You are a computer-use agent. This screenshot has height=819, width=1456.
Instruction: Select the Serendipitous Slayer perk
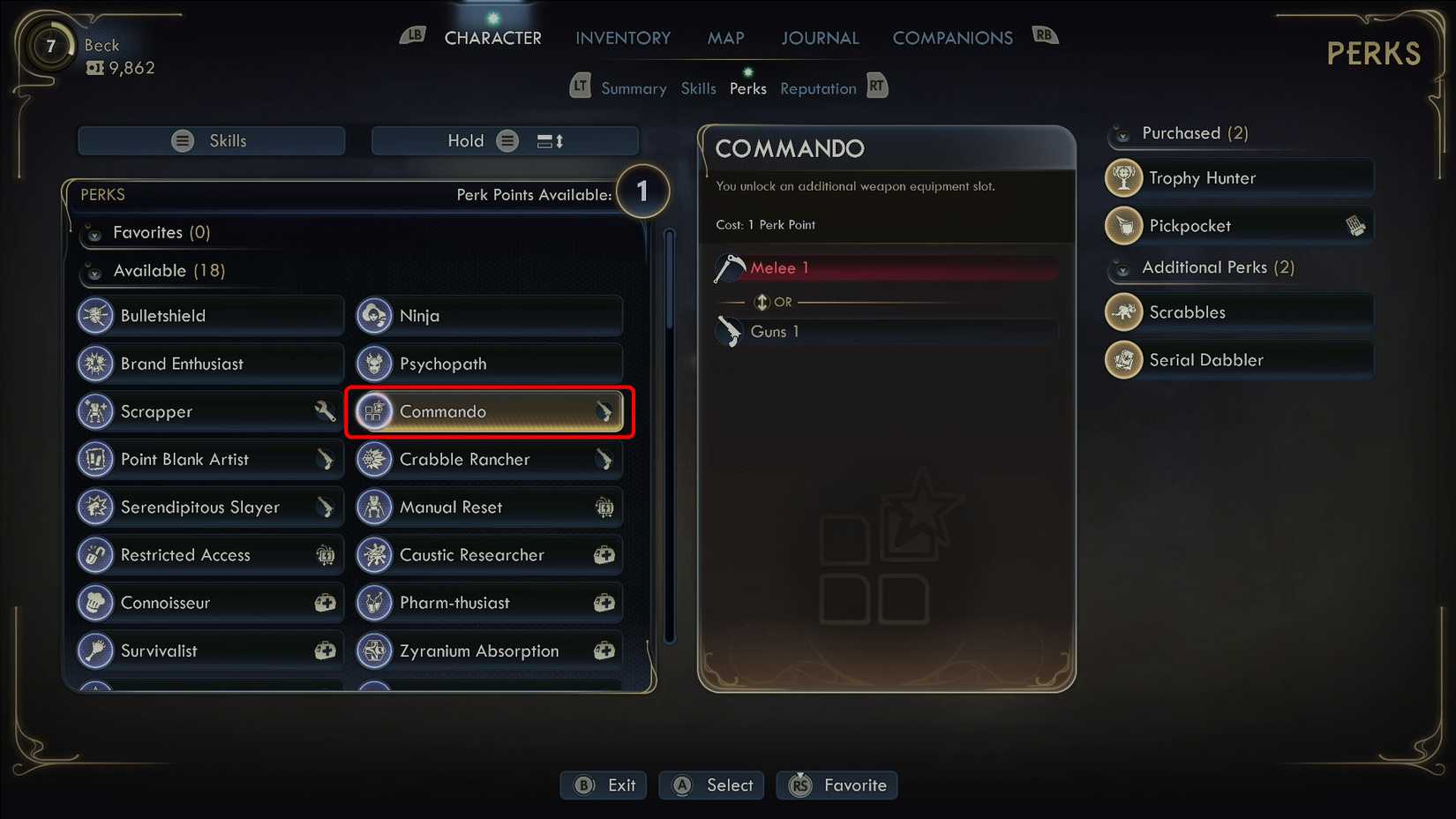click(x=210, y=507)
